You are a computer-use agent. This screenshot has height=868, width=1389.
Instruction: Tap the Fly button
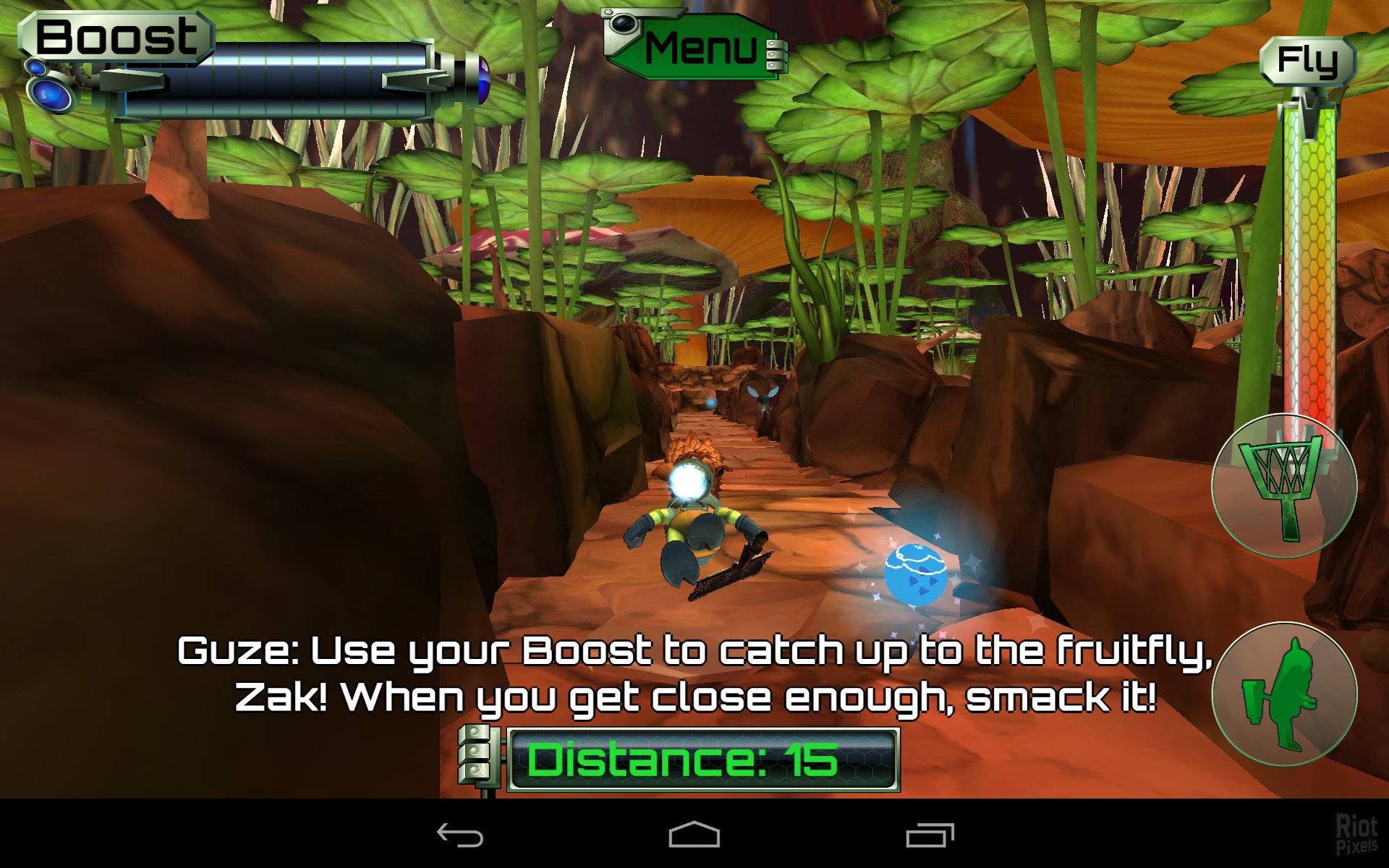coord(1307,61)
